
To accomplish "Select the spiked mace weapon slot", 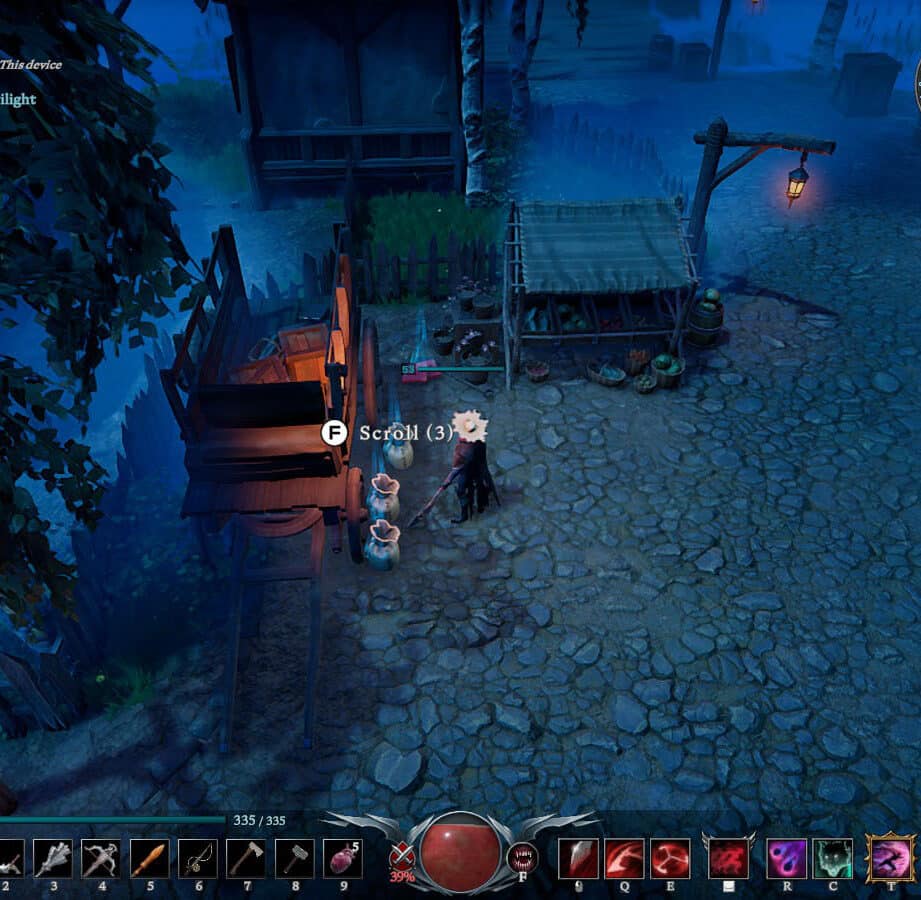I will point(53,858).
